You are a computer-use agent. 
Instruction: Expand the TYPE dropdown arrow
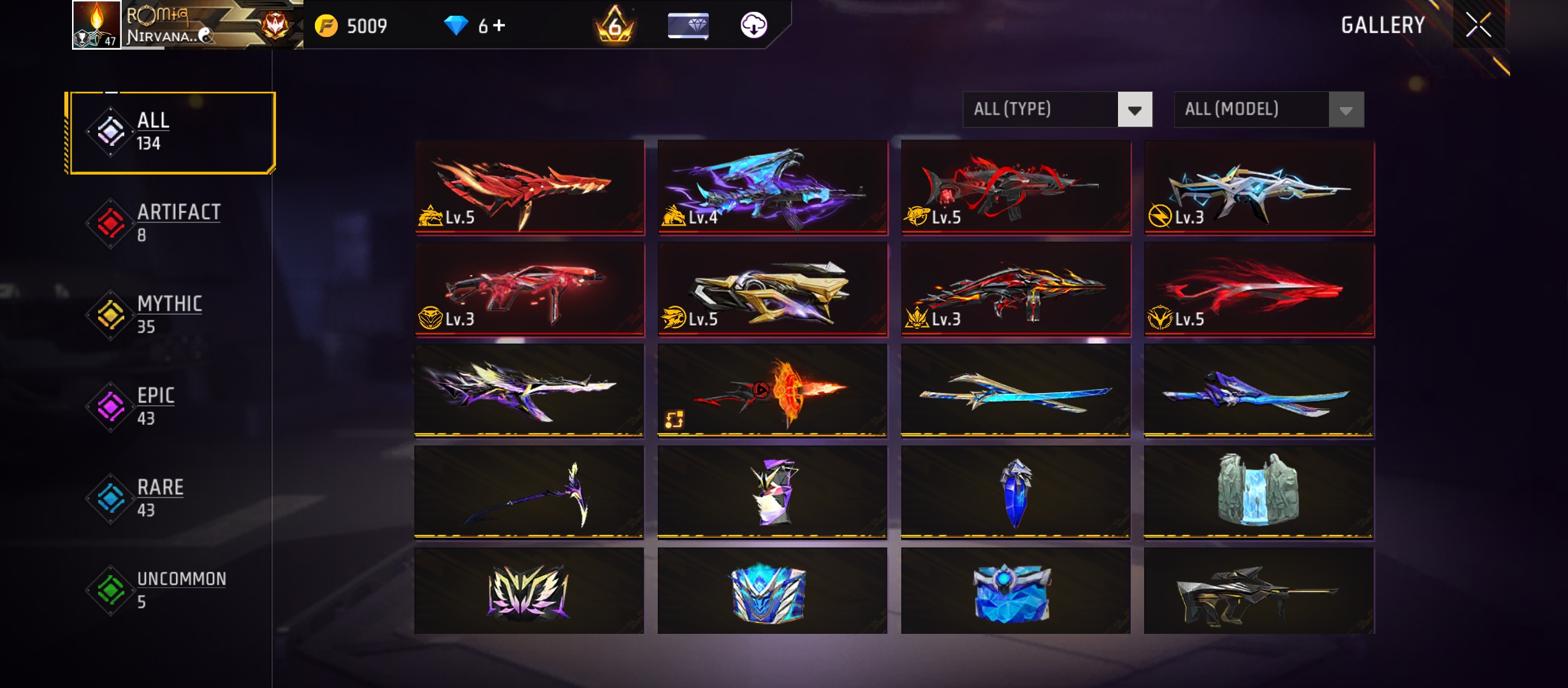click(1136, 110)
